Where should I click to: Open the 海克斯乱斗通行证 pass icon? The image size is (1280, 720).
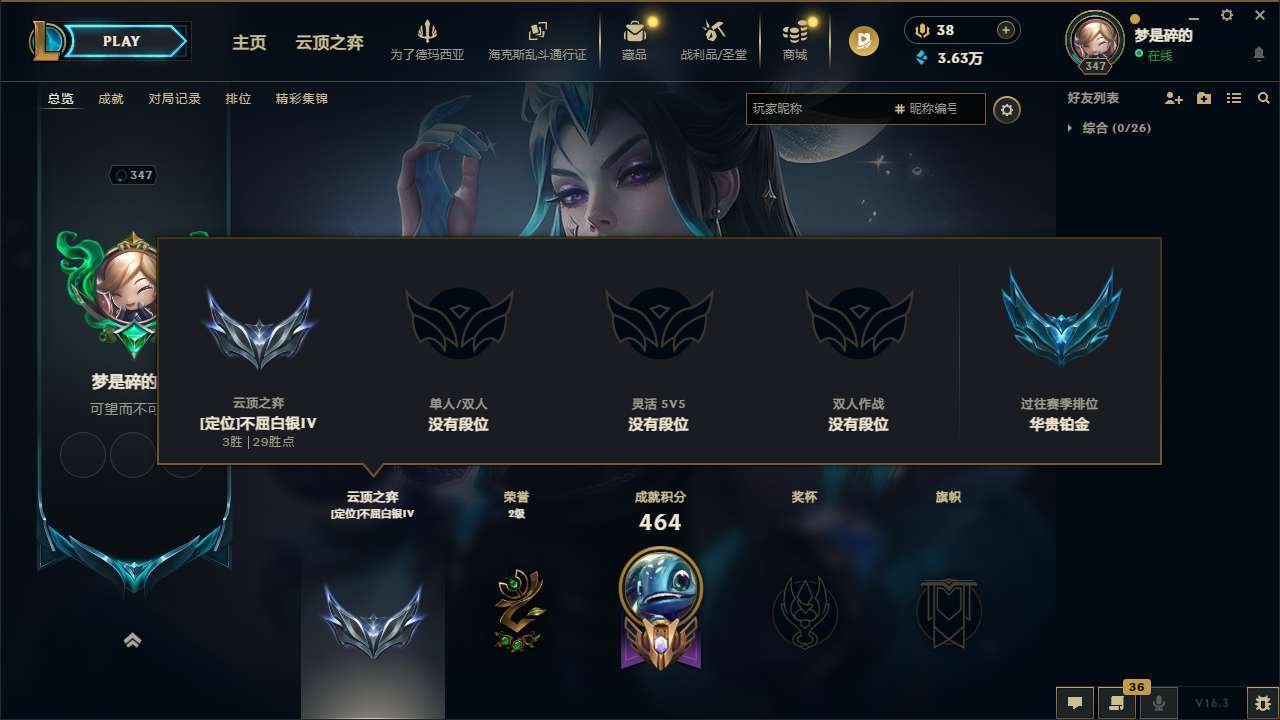pyautogui.click(x=539, y=32)
